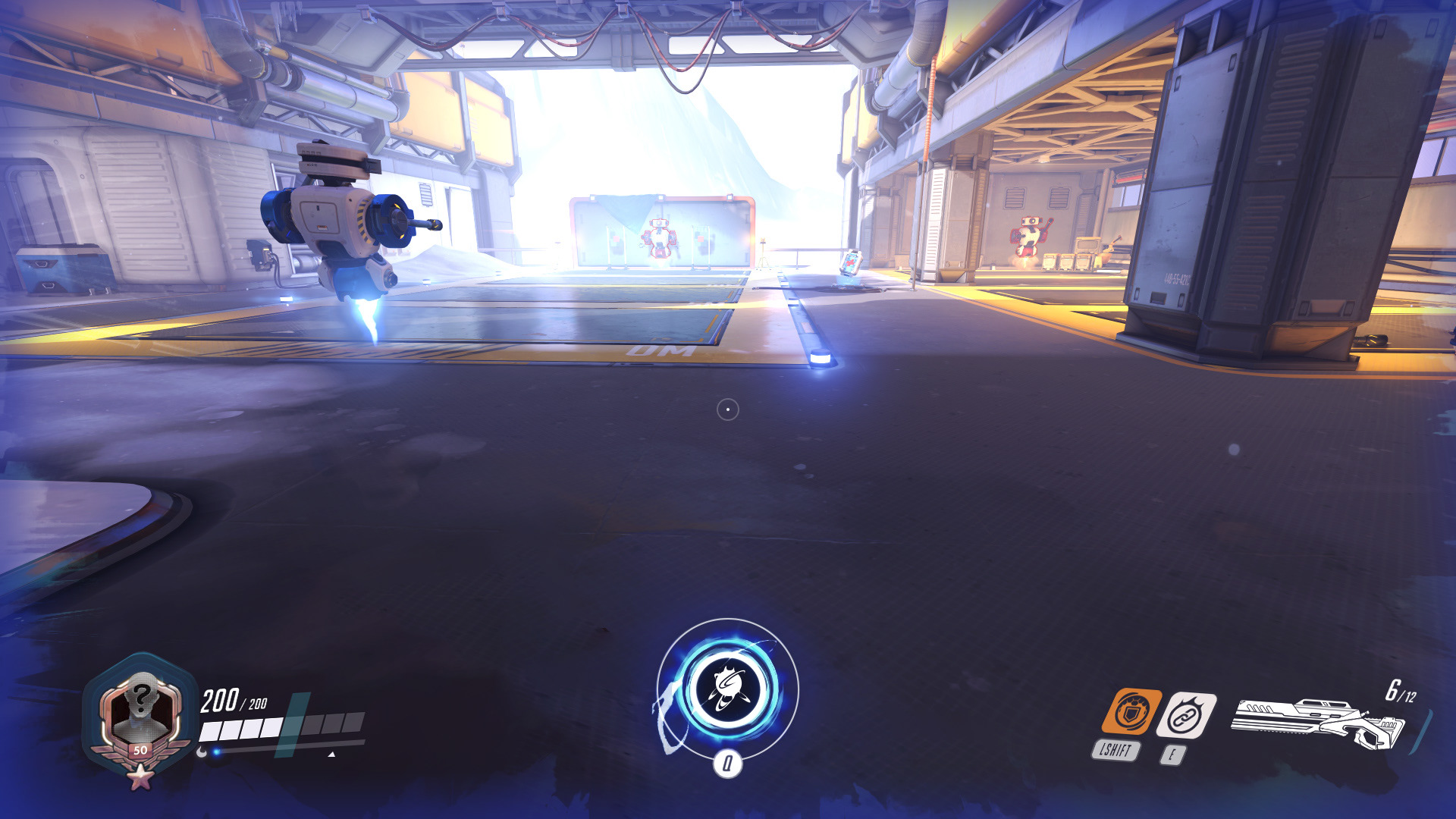Click the crescent moon icon beside the charge bar
The height and width of the screenshot is (819, 1456).
(x=202, y=754)
